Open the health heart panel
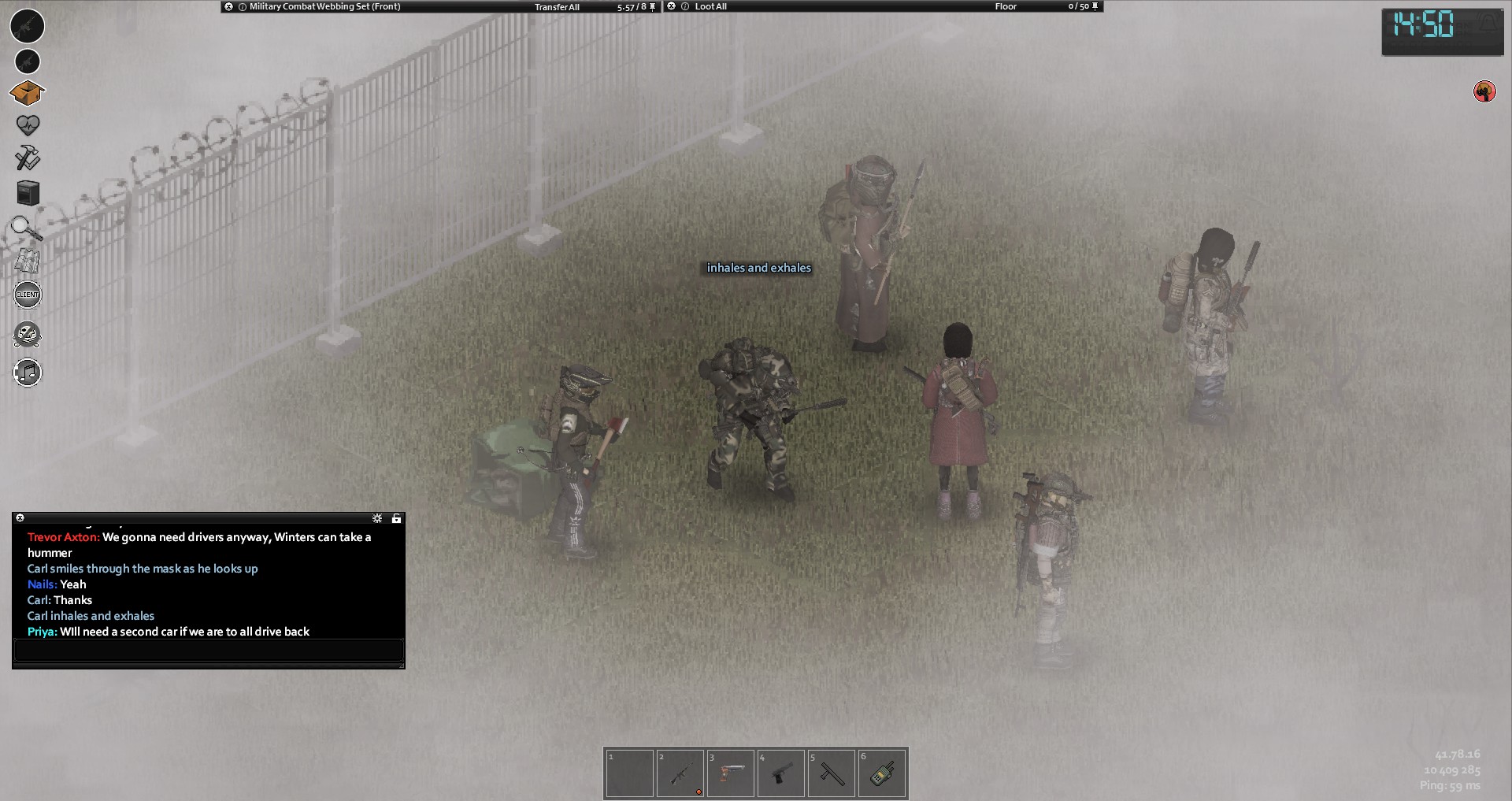 pyautogui.click(x=28, y=125)
